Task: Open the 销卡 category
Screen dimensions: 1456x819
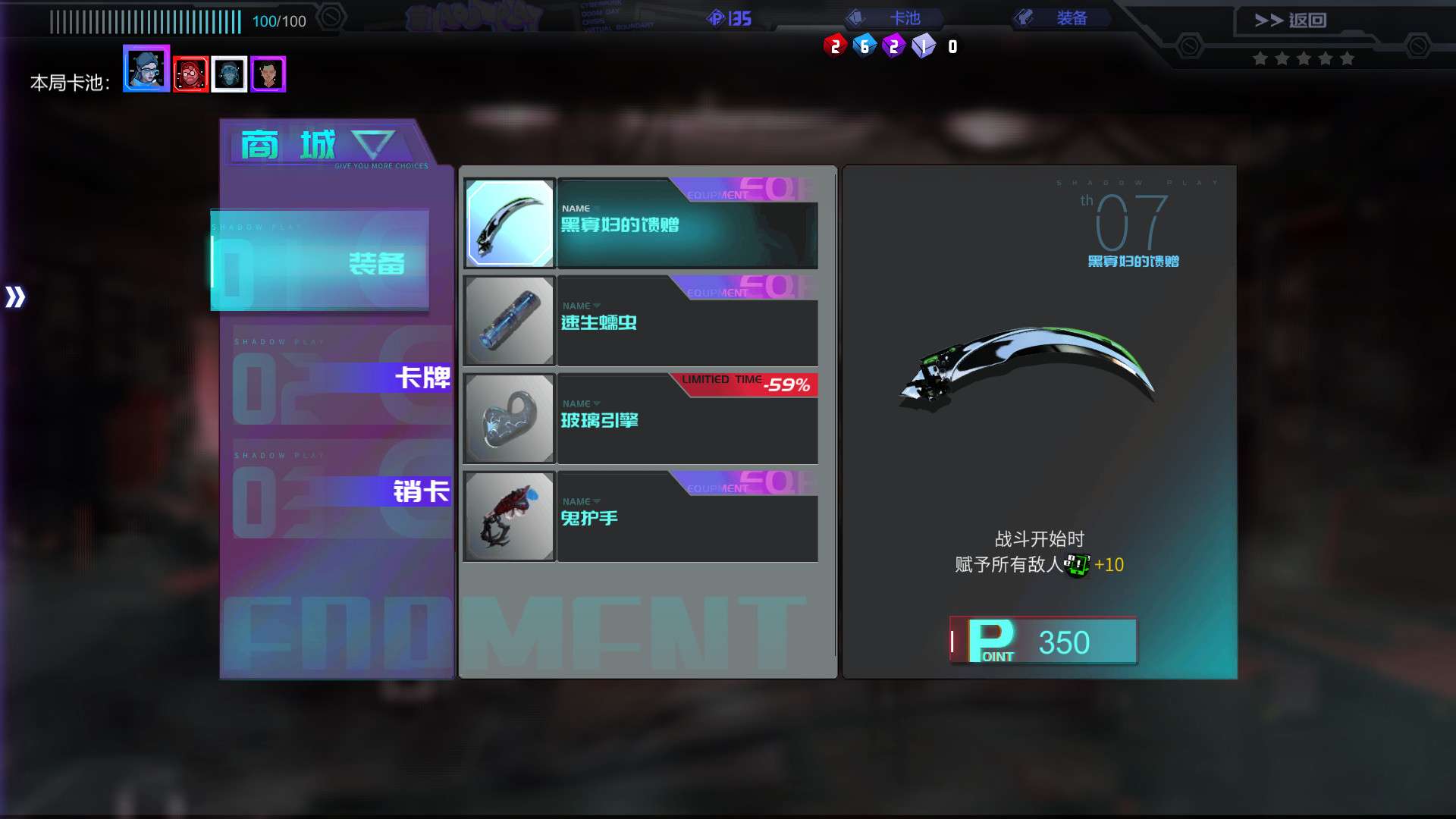Action: click(341, 491)
